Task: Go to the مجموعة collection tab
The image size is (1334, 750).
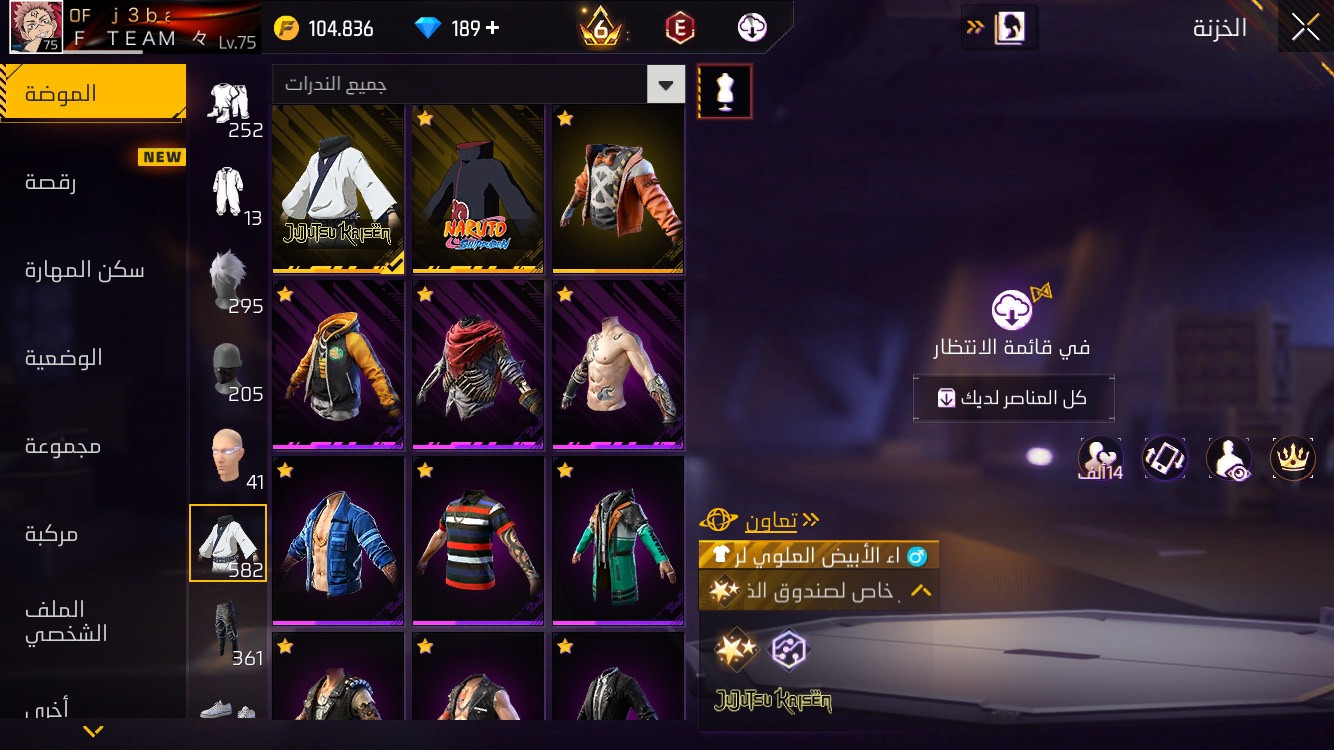Action: 63,446
